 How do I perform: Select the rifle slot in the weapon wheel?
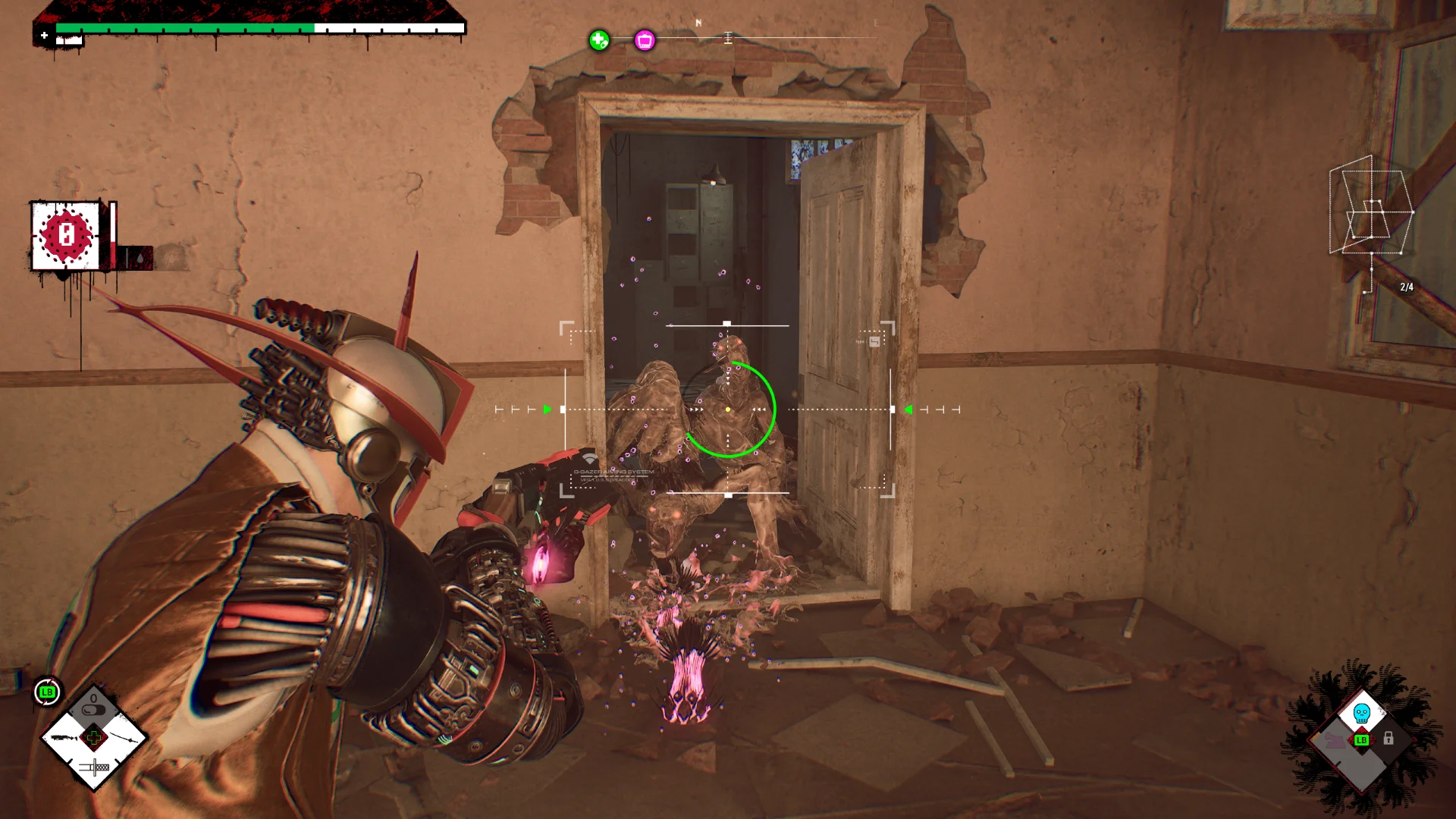[x=64, y=738]
